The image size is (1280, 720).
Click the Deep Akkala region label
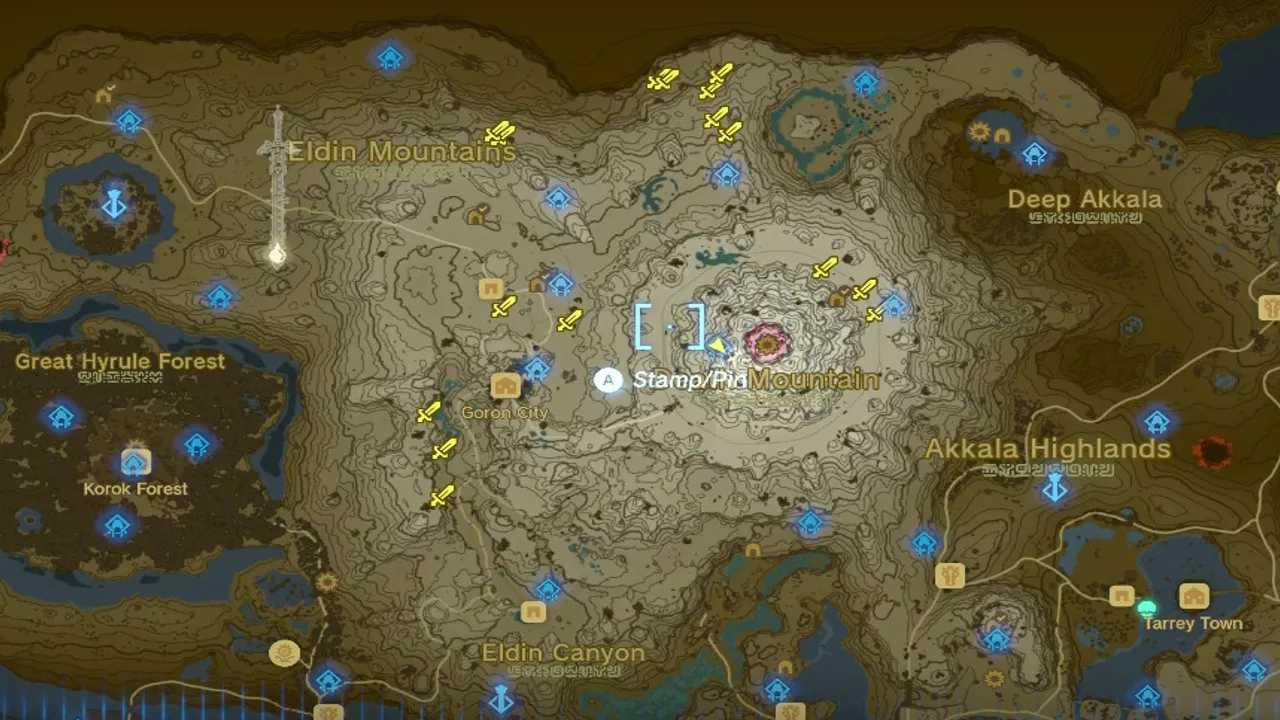point(1084,199)
